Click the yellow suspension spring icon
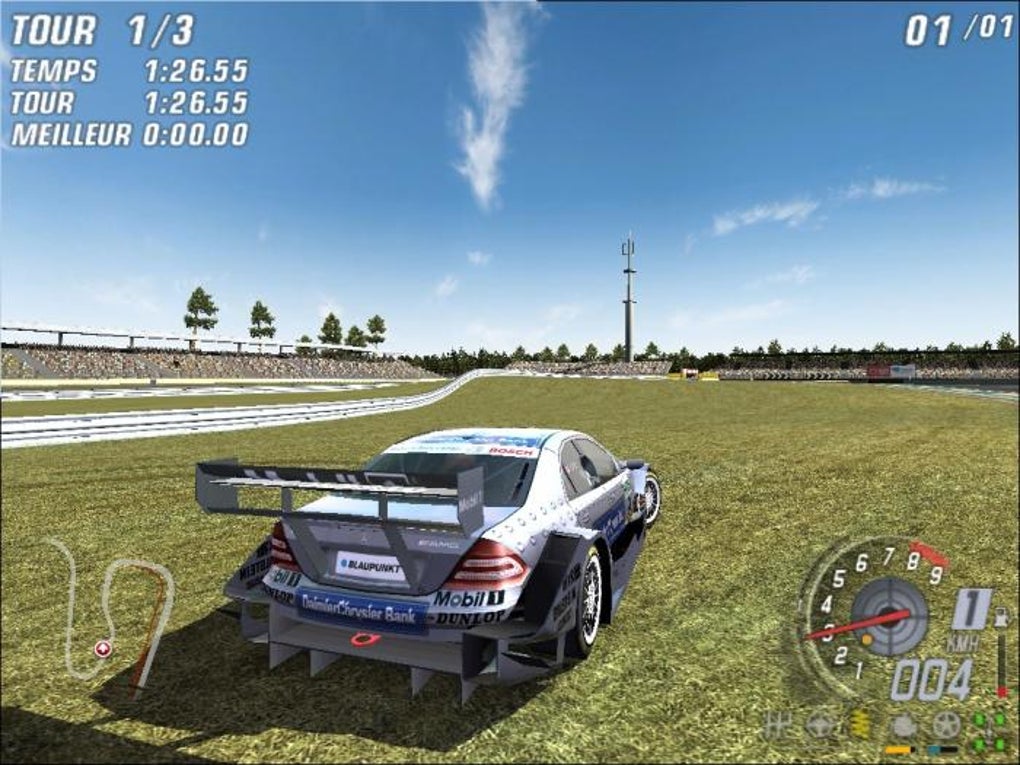The height and width of the screenshot is (765, 1020). click(861, 725)
